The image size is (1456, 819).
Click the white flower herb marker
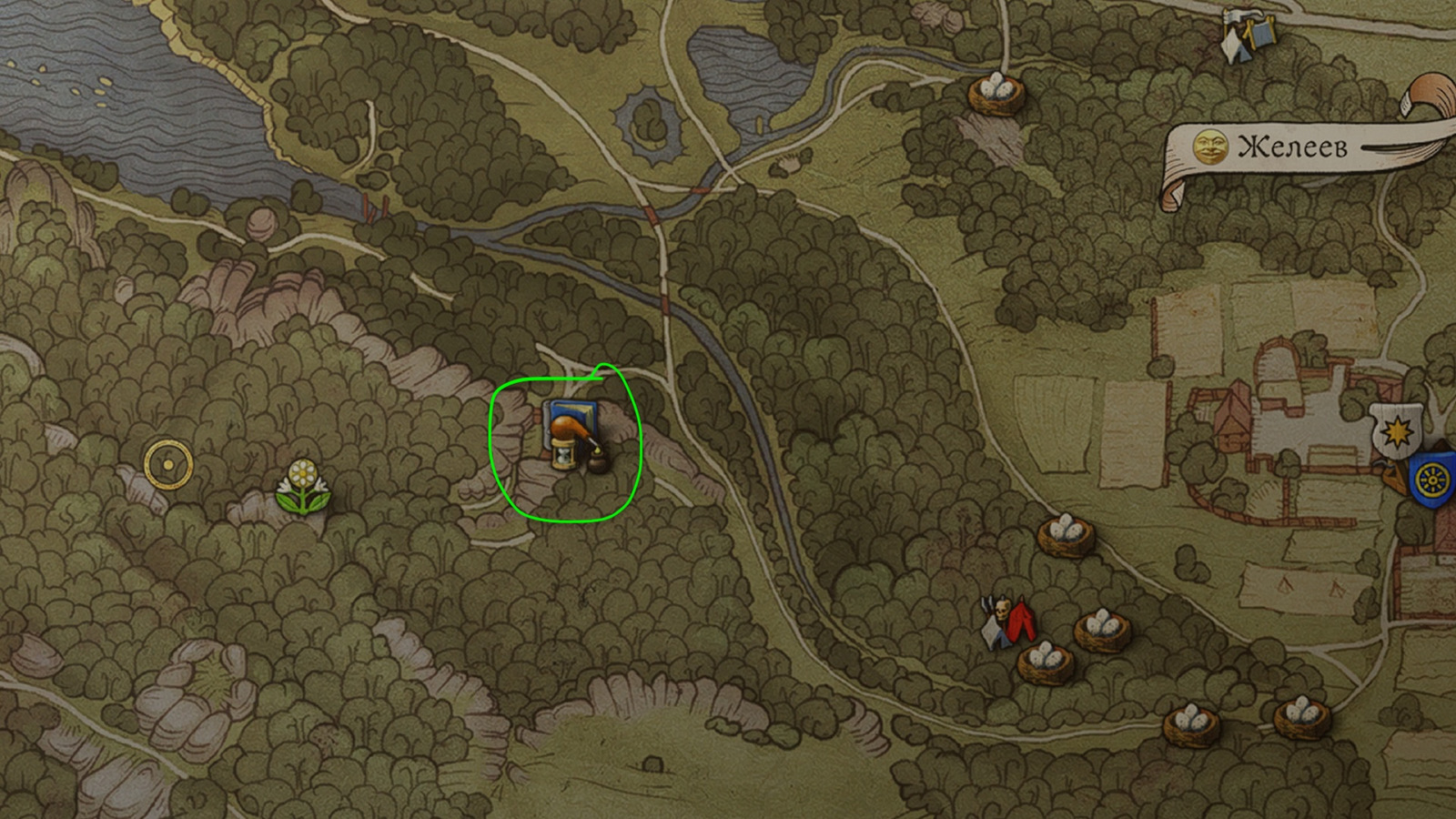[303, 486]
